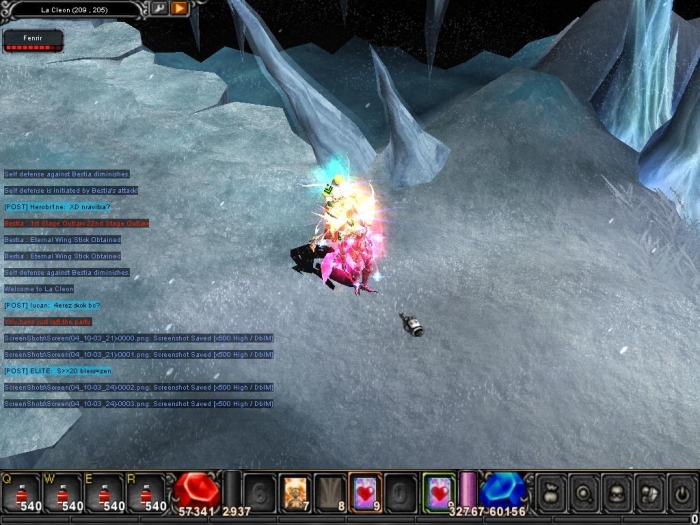
Task: Click the green-framed current heart skill
Action: [438, 491]
